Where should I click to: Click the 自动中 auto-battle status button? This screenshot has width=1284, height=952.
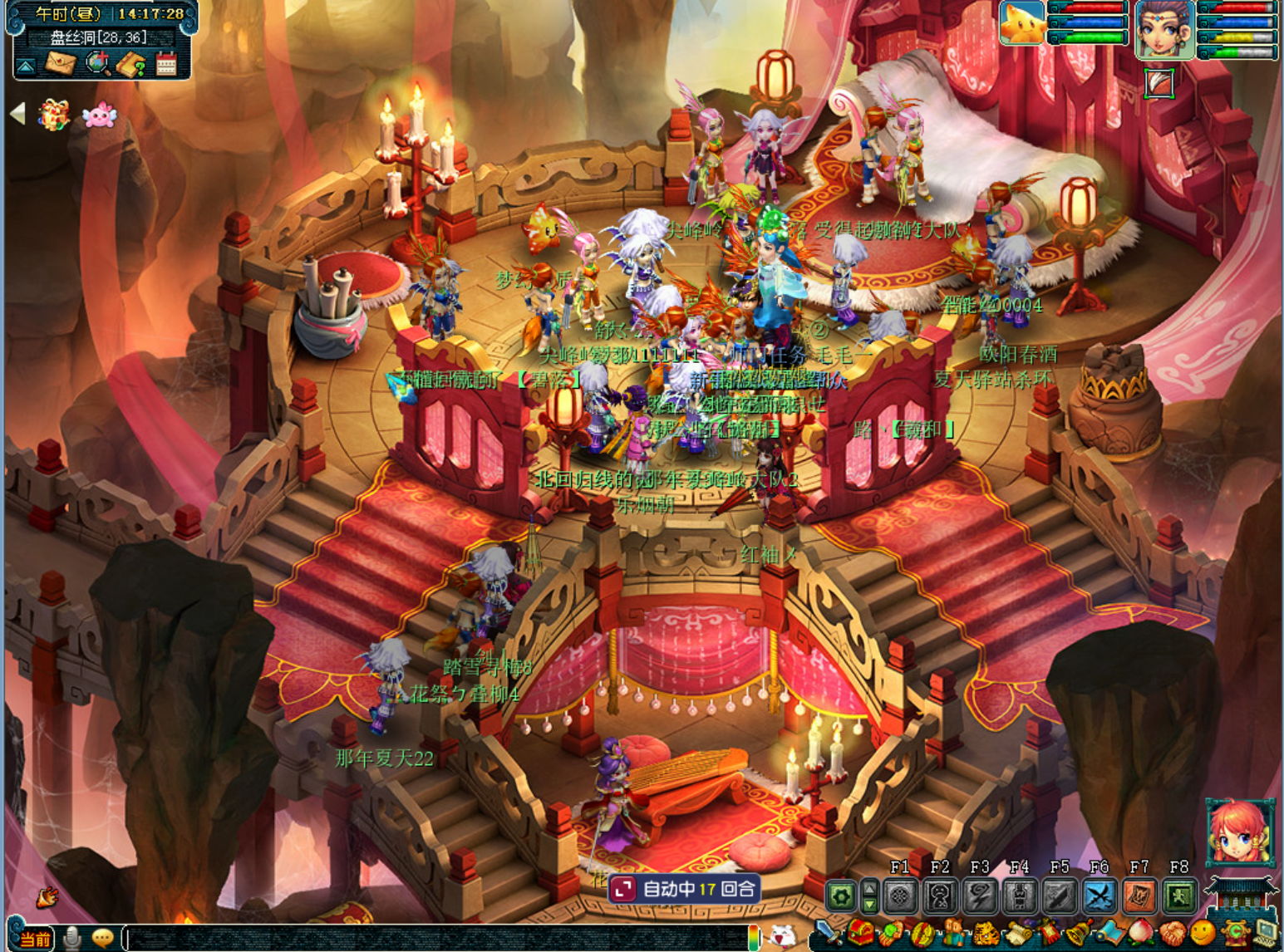[x=684, y=889]
